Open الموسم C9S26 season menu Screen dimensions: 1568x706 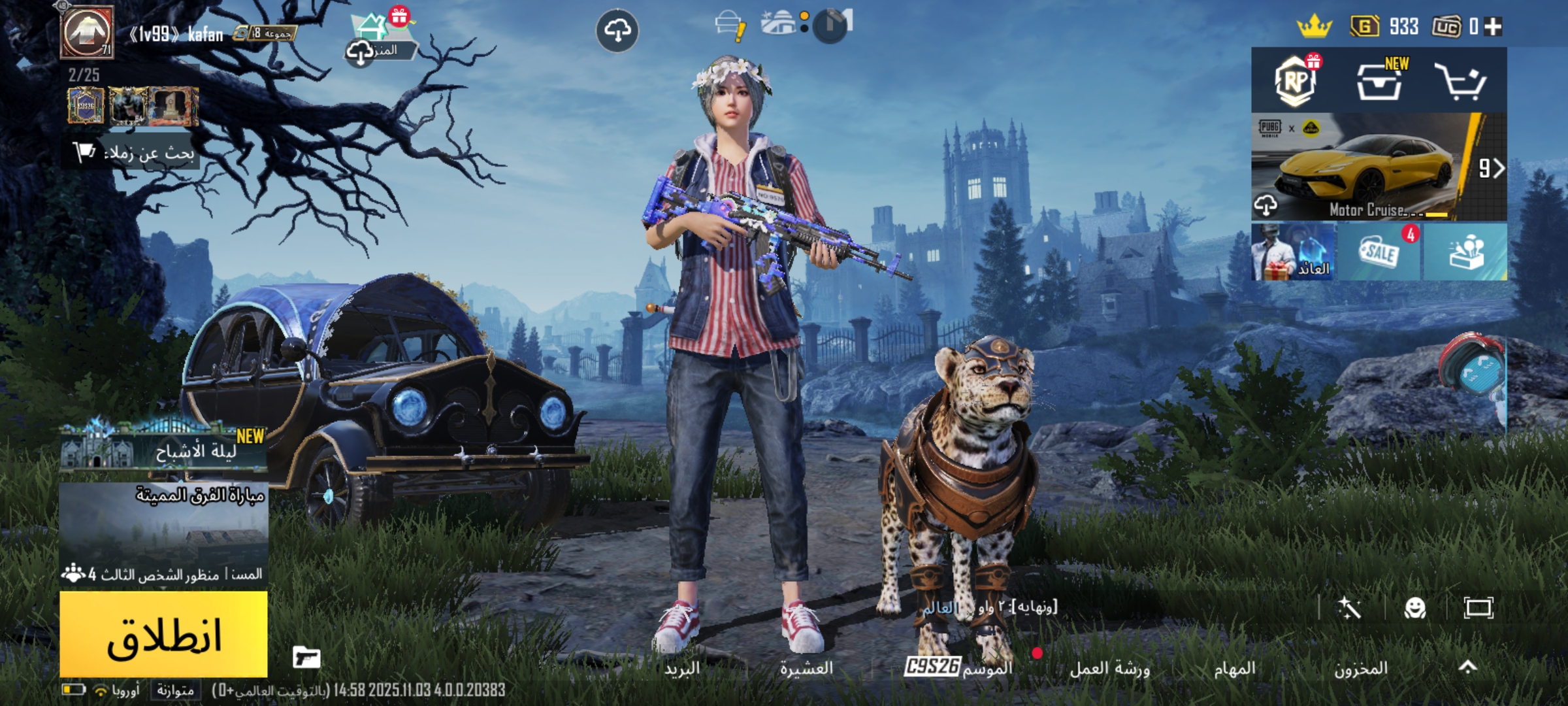click(x=958, y=667)
